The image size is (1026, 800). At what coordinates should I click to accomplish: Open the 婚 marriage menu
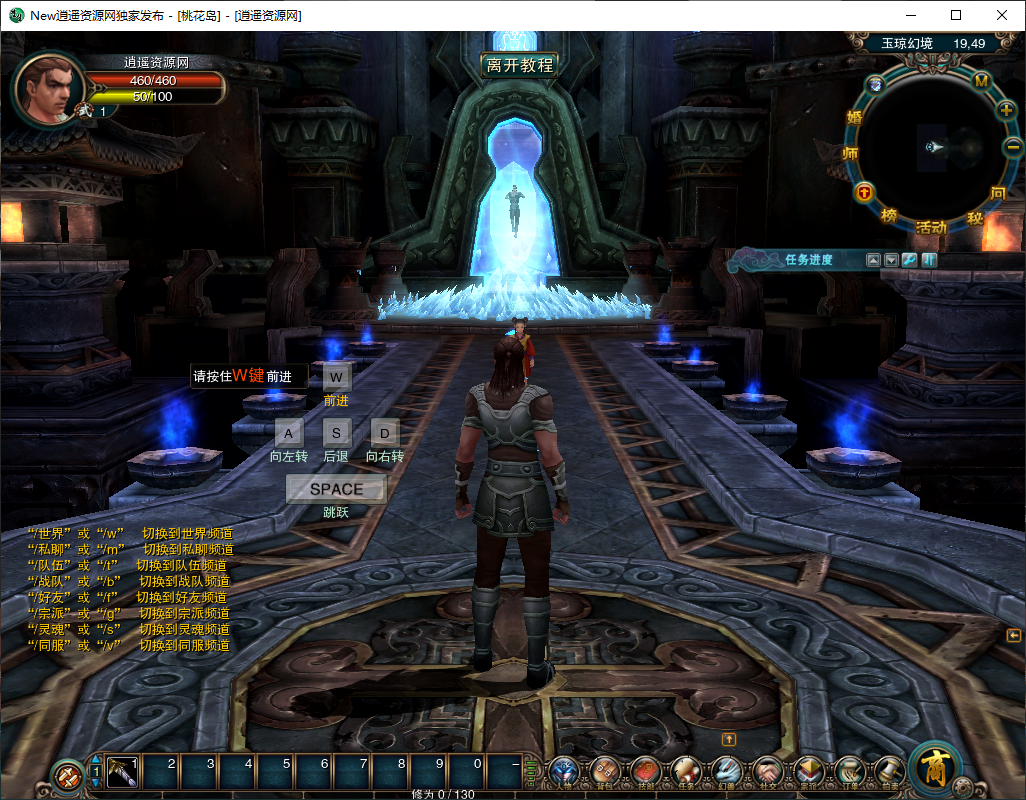[855, 117]
